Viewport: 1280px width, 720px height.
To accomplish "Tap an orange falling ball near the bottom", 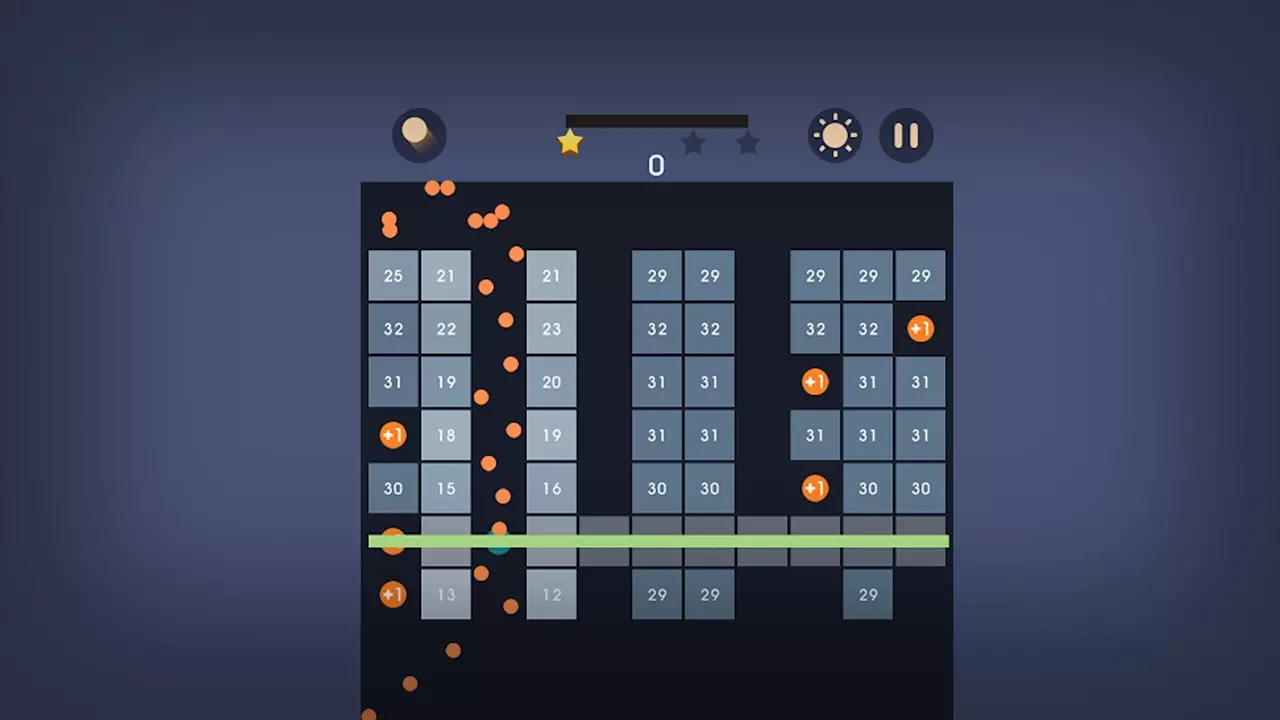I will click(x=451, y=652).
